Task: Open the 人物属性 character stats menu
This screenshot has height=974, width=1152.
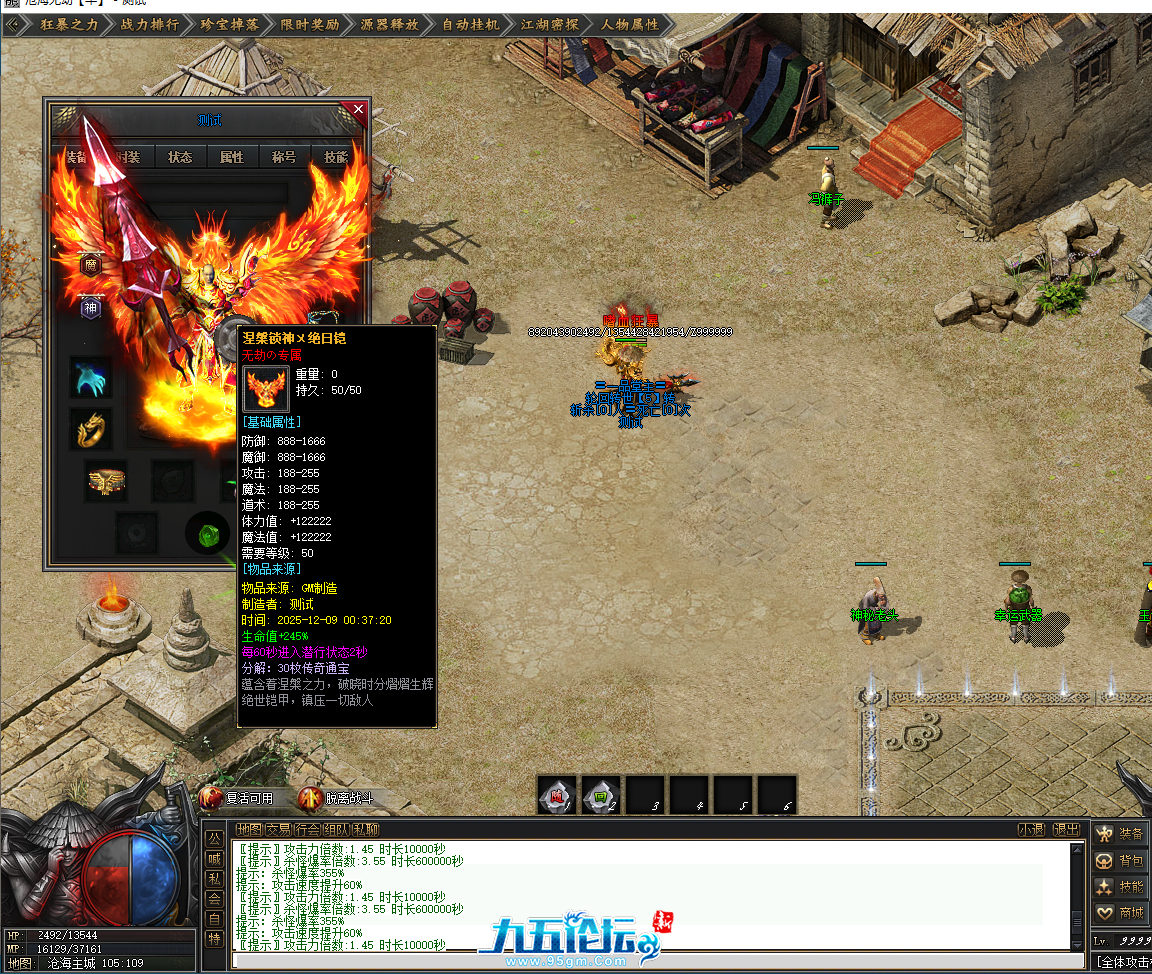Action: 629,24
